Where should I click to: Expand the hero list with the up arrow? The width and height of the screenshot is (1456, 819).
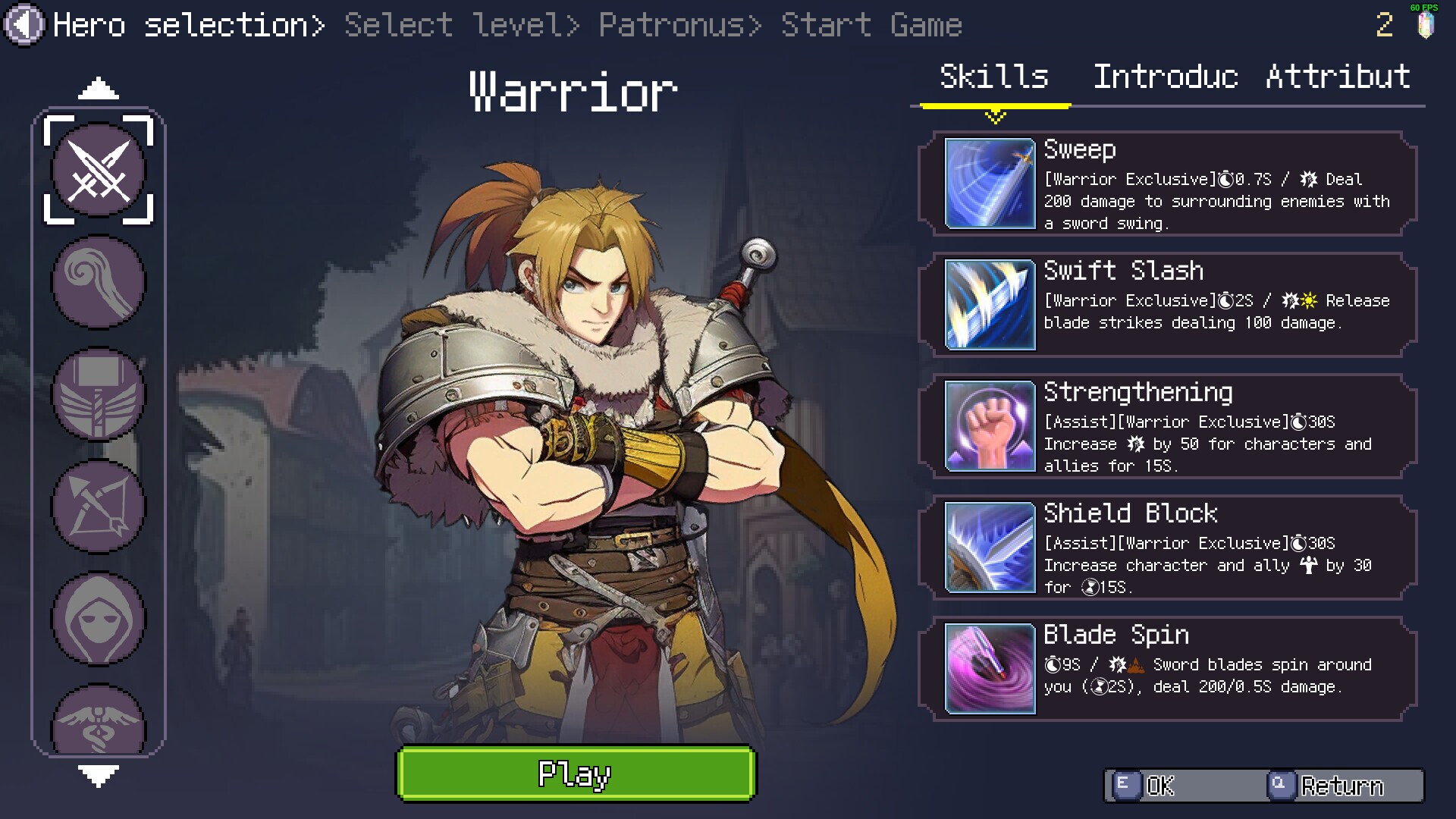click(98, 89)
